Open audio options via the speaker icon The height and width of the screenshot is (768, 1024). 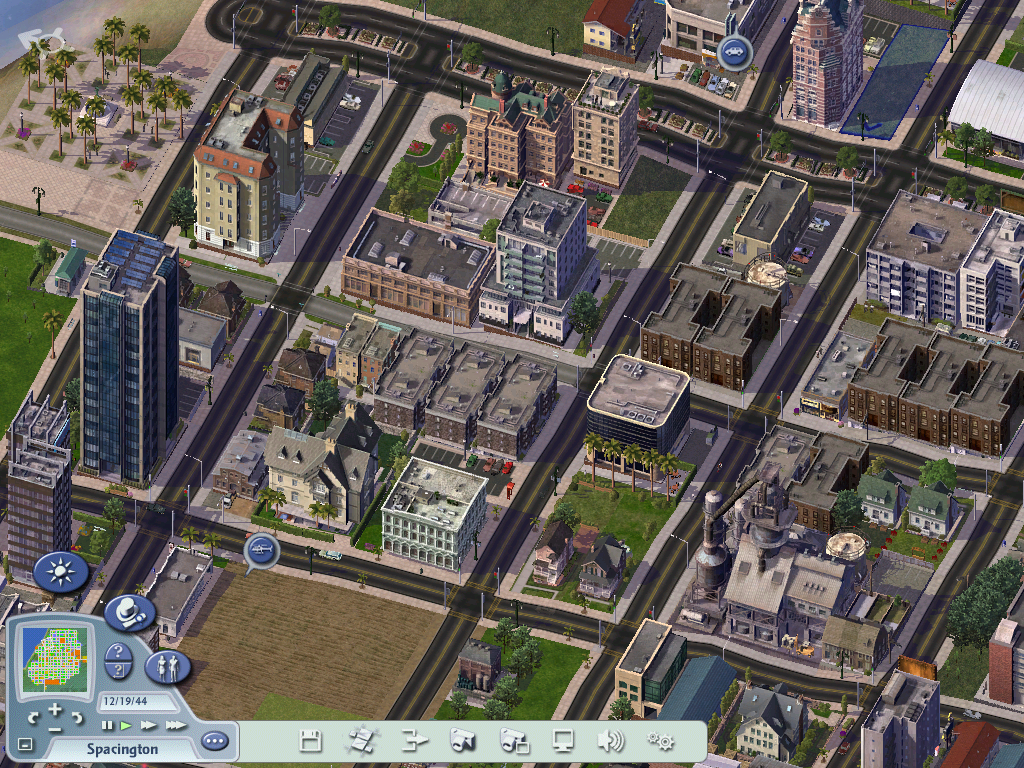pyautogui.click(x=610, y=741)
